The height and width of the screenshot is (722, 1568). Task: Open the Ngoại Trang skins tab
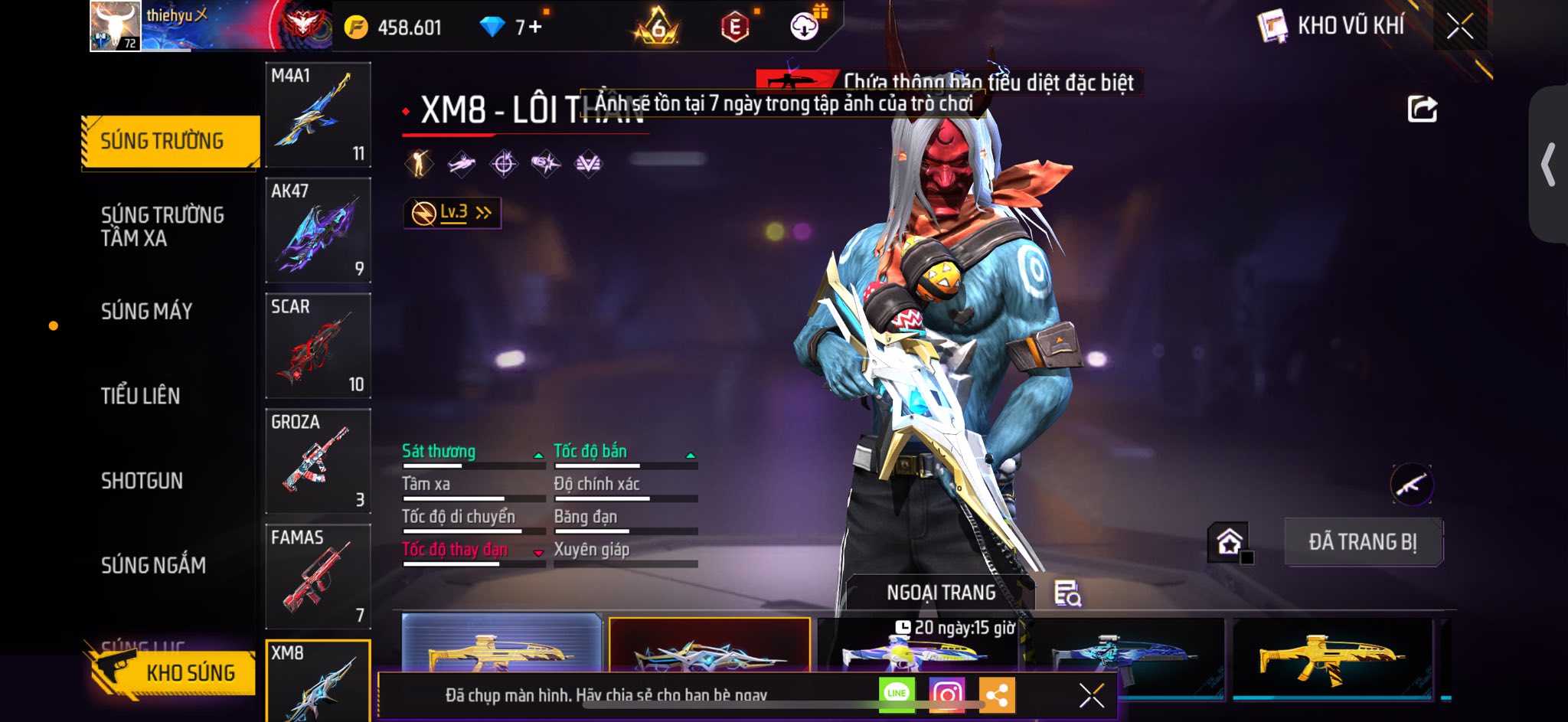click(x=941, y=593)
